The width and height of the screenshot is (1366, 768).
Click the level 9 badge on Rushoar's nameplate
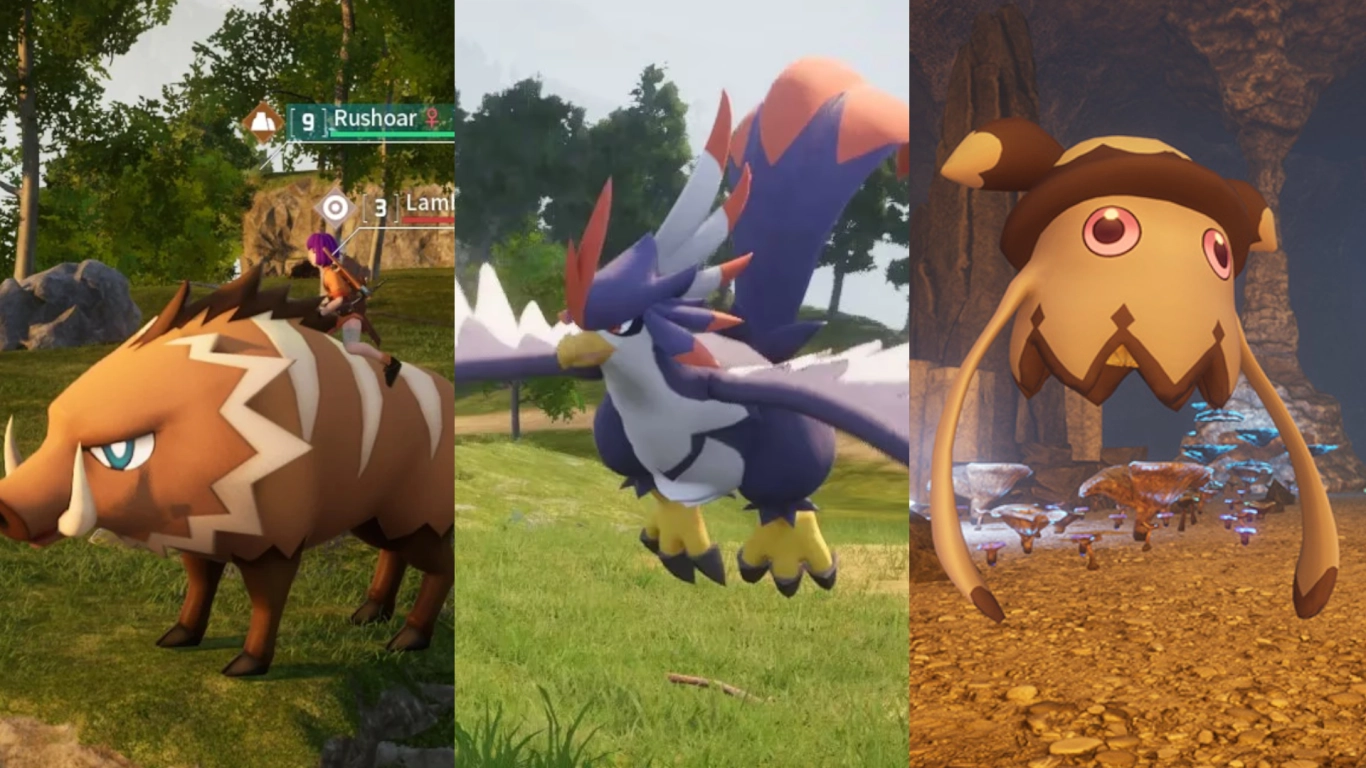click(308, 120)
